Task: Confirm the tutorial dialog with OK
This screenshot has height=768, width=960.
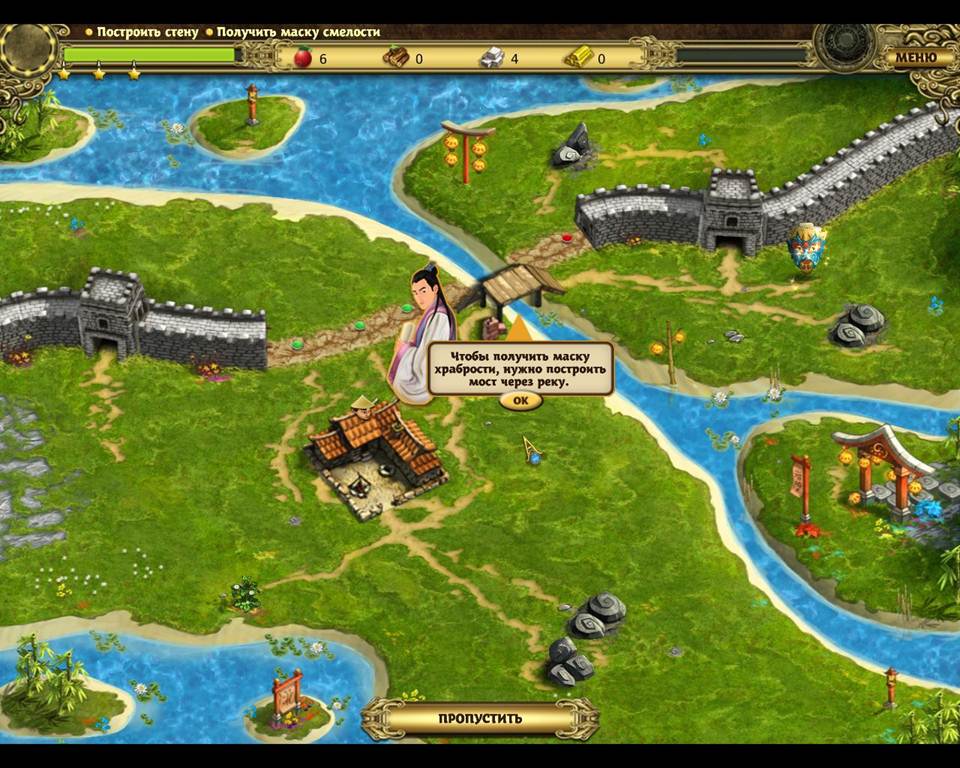Action: (520, 401)
